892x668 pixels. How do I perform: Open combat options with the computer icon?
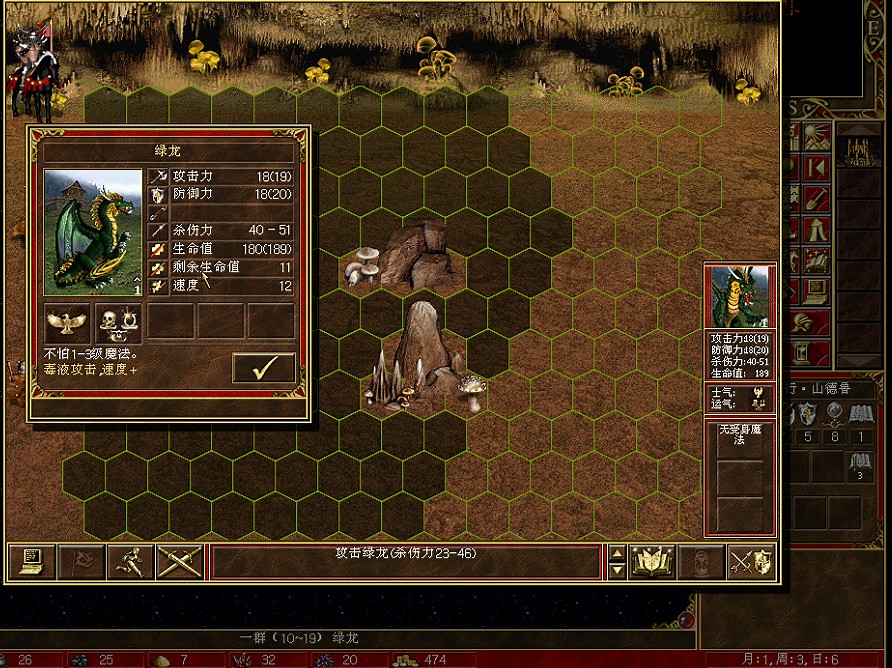30,562
